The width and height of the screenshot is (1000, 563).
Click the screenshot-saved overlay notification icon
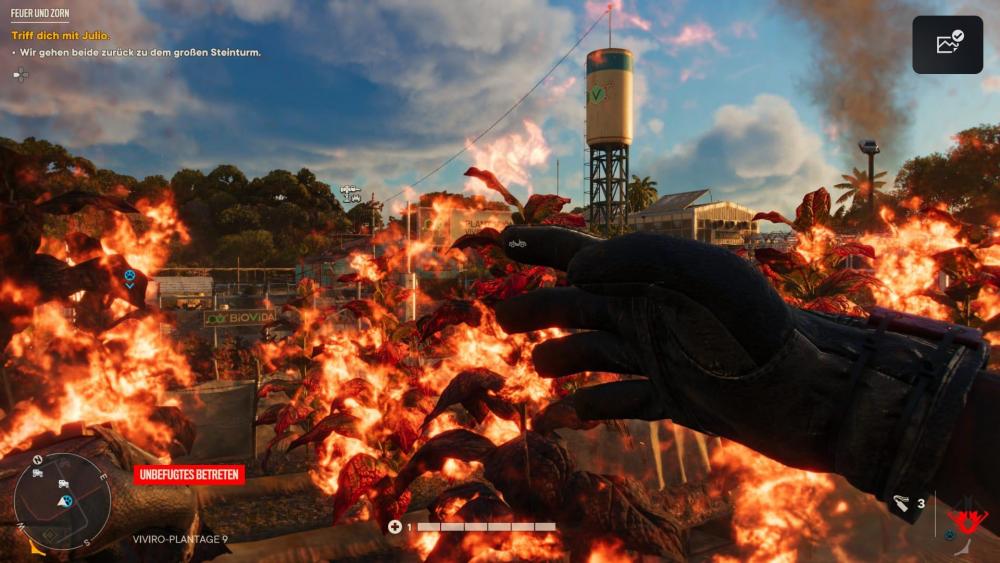947,44
